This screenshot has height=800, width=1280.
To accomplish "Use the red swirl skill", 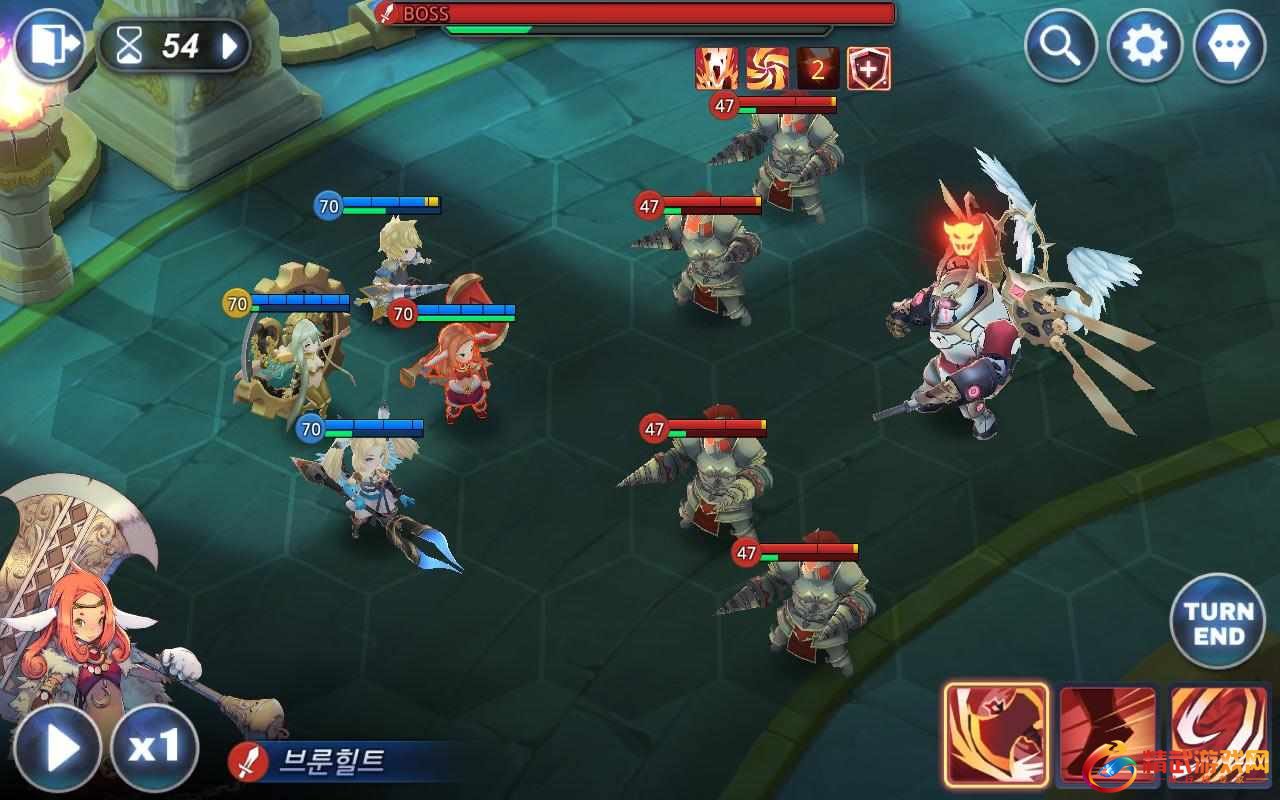I will [1218, 735].
